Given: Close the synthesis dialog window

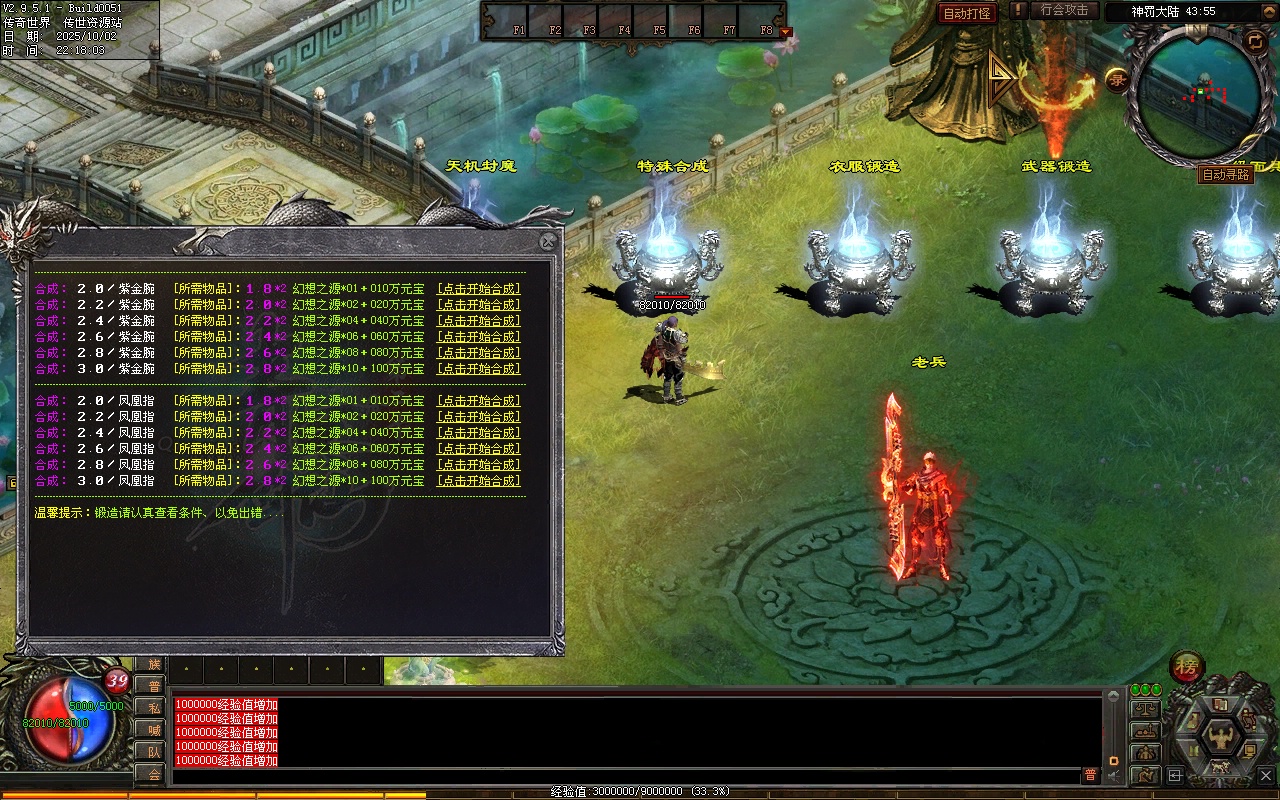Looking at the screenshot, I should coord(548,242).
